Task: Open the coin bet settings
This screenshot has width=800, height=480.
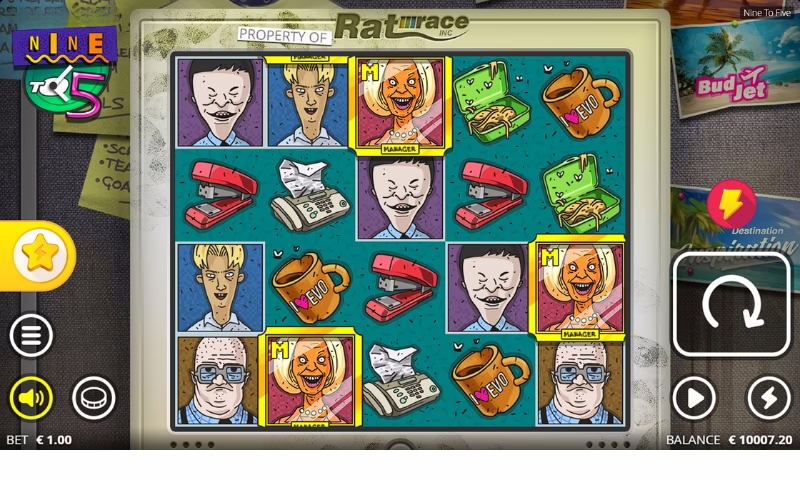Action: point(93,398)
